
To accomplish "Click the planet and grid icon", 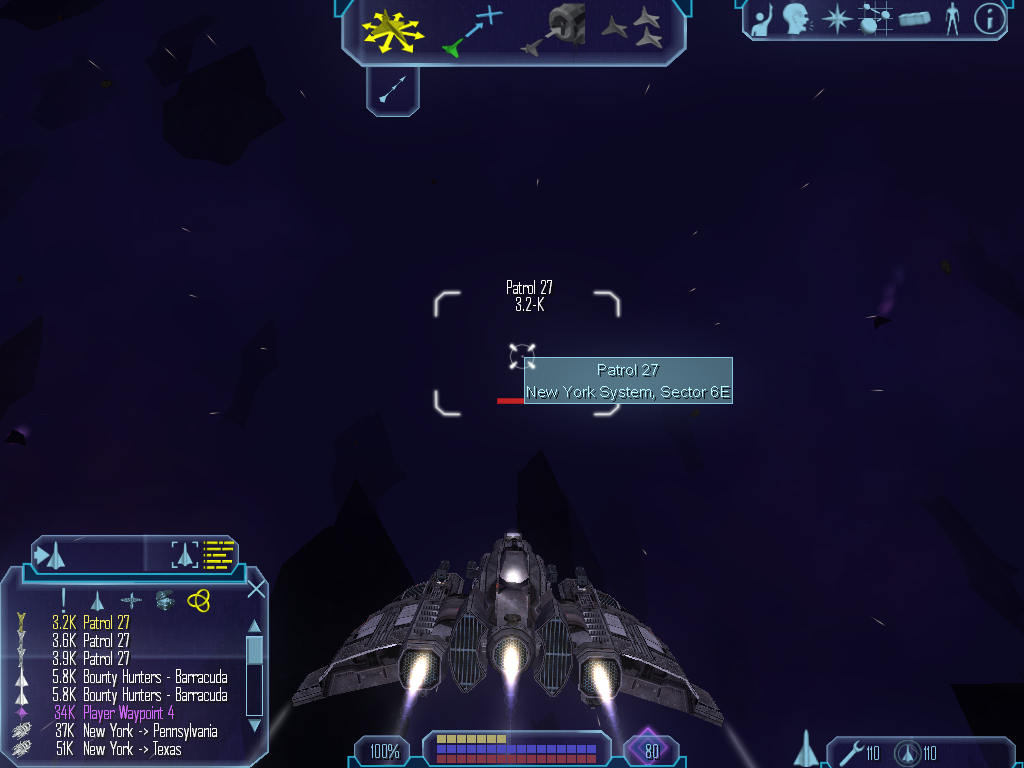I will click(875, 19).
